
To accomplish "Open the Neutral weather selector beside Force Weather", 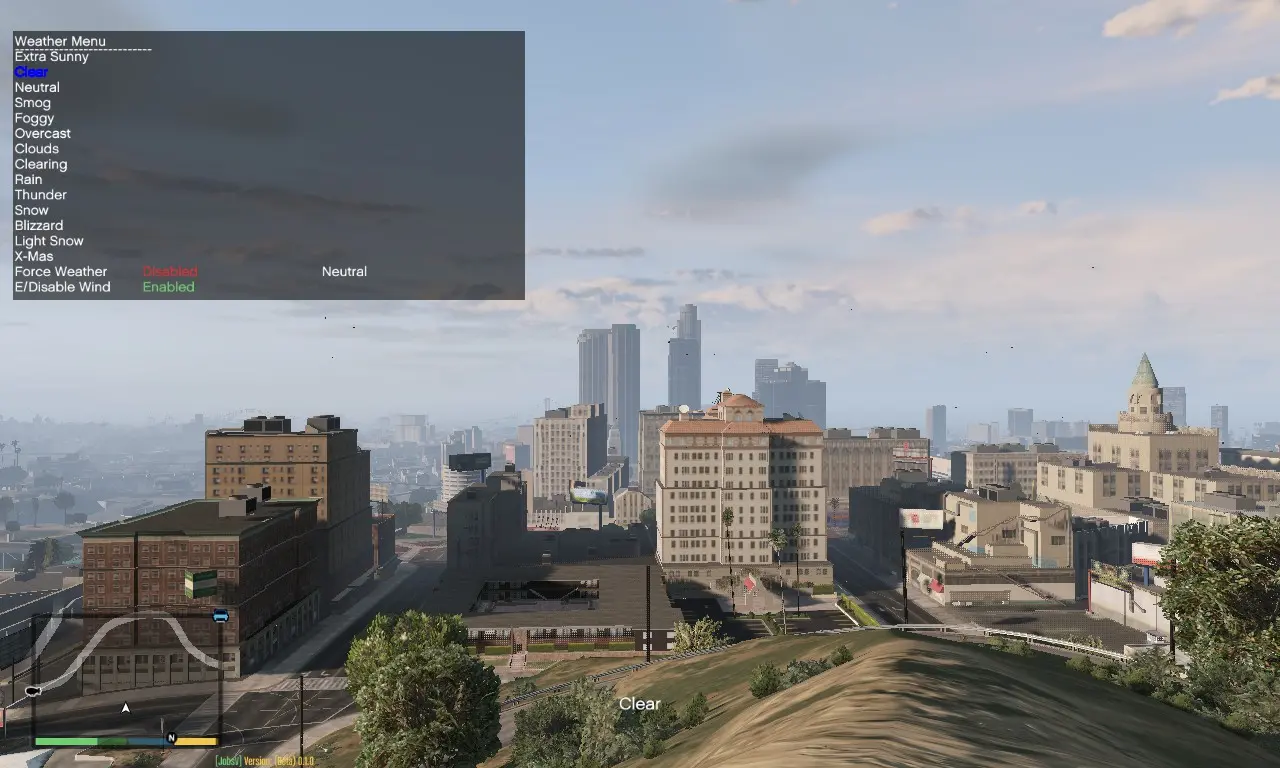I will [343, 271].
